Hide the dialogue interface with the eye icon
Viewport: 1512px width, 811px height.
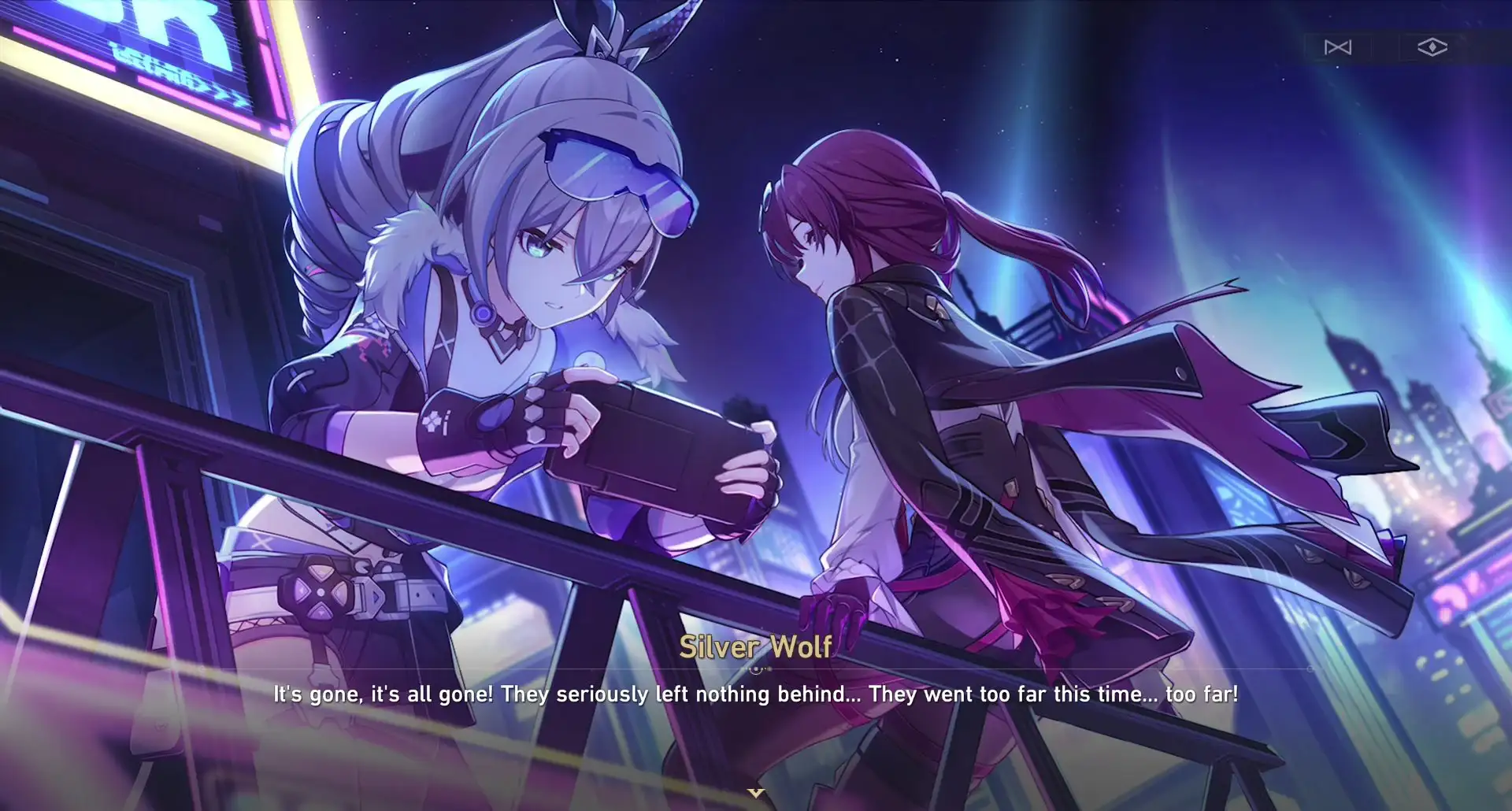1432,48
